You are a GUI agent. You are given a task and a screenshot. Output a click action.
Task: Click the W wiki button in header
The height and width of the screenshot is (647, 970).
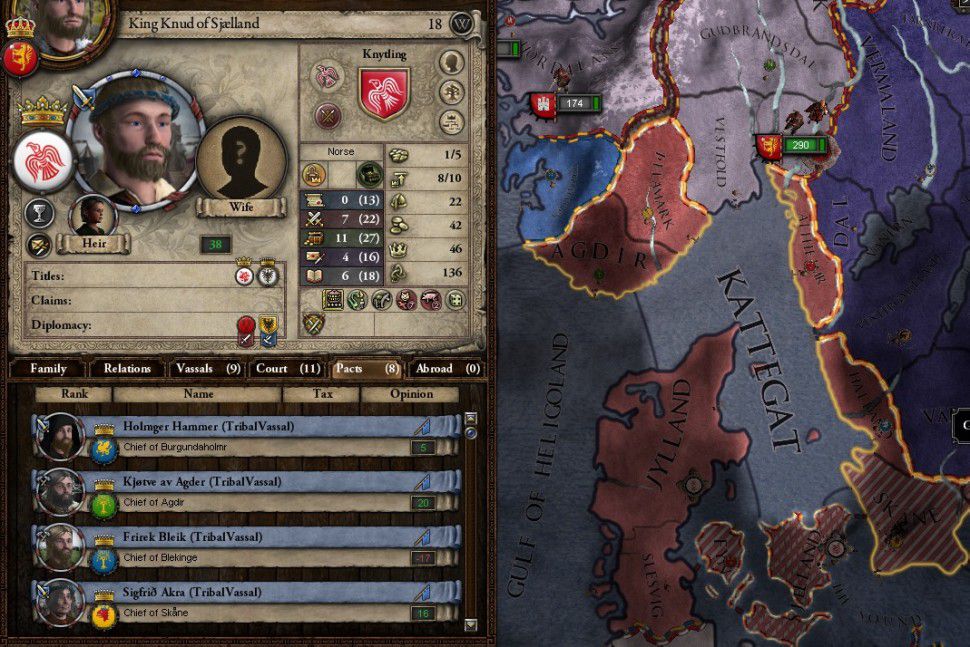461,23
